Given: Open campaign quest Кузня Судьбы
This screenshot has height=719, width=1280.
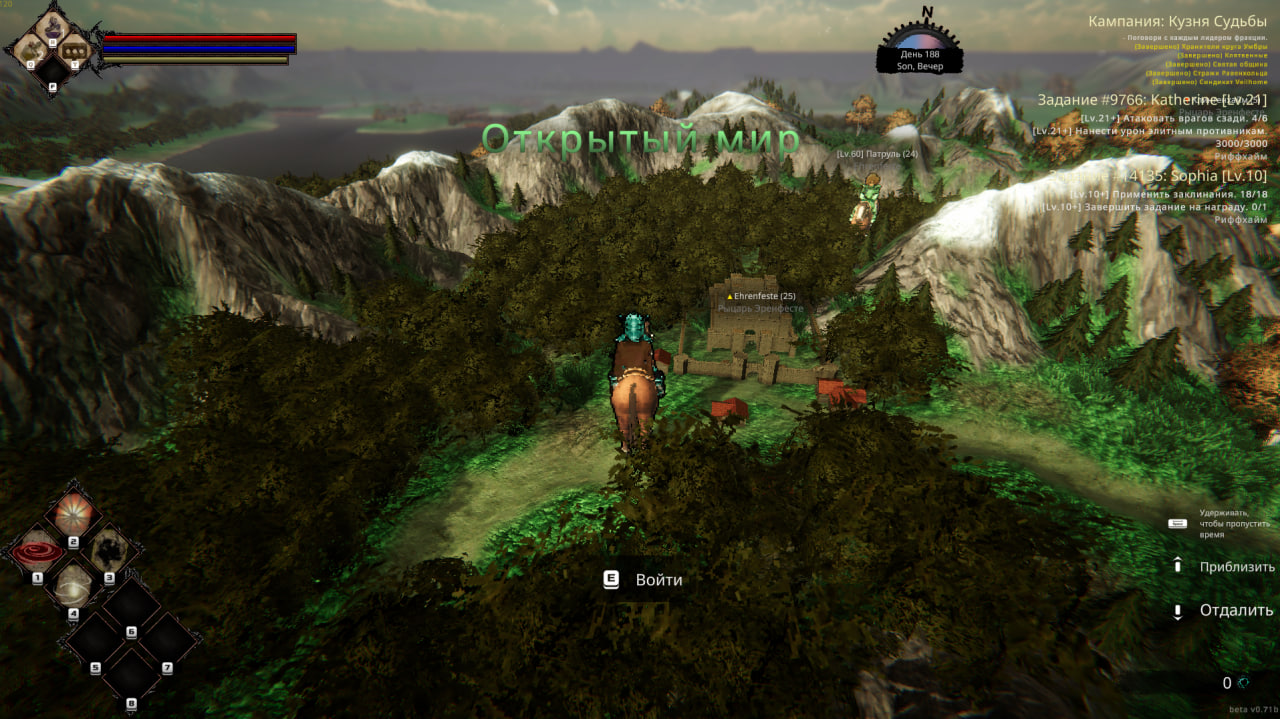Looking at the screenshot, I should tap(1177, 21).
